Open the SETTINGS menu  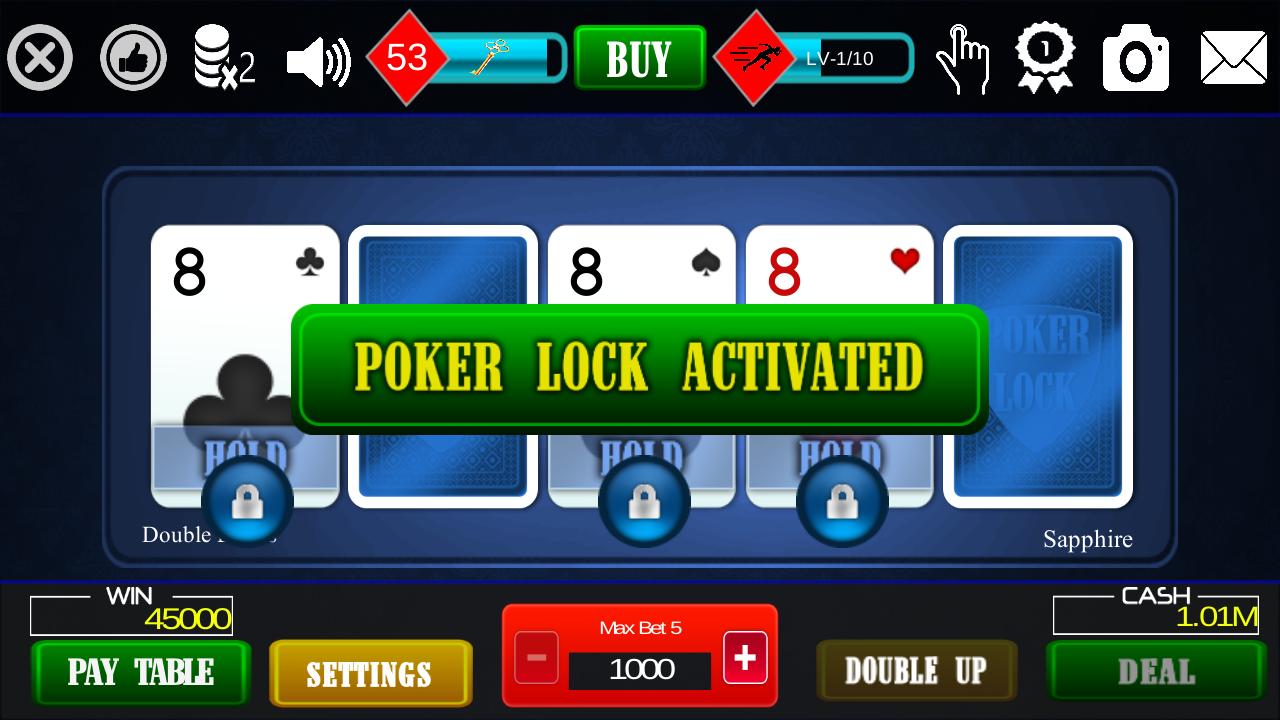(371, 672)
